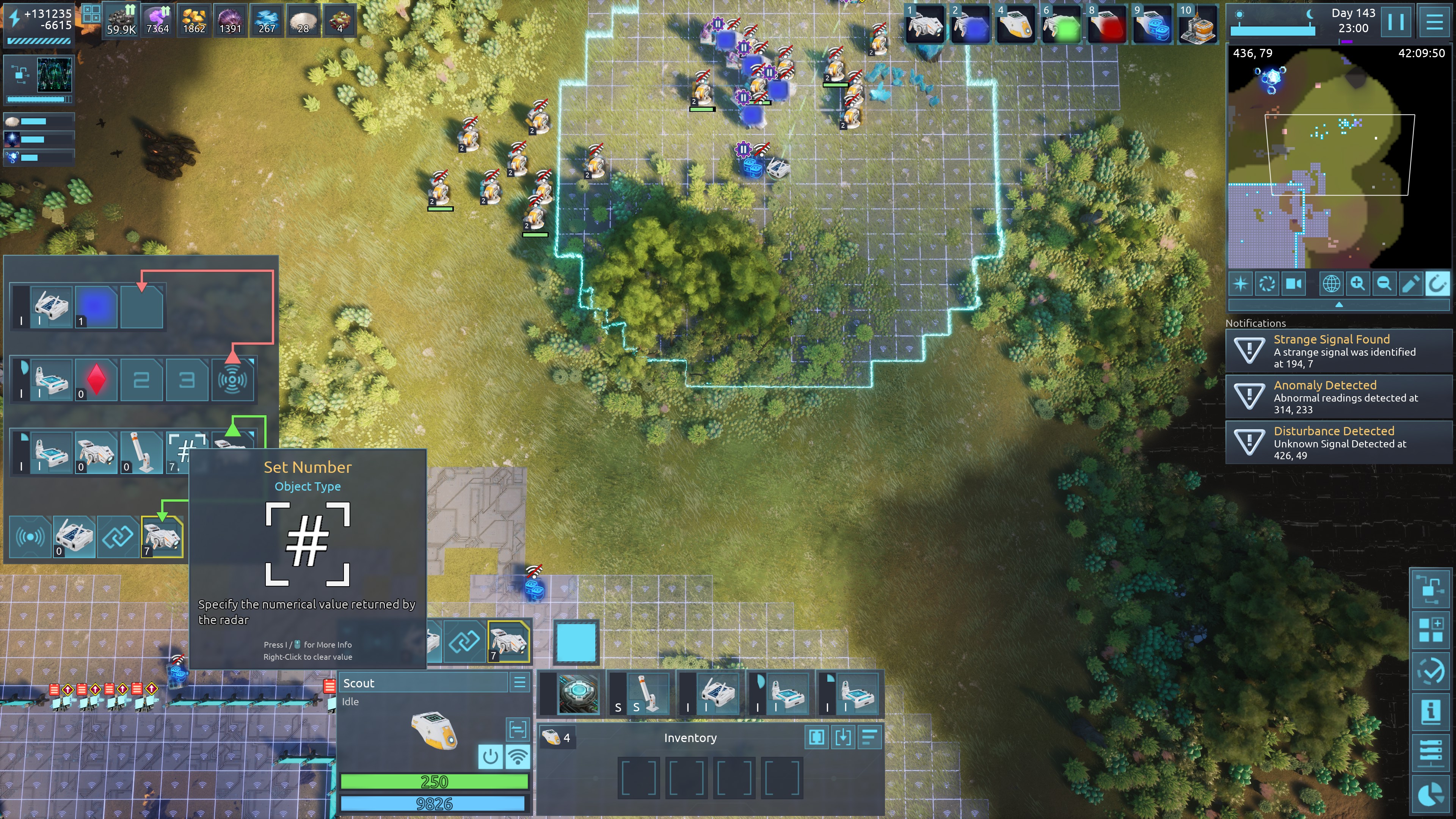Toggle the Scout's power button

(x=490, y=756)
